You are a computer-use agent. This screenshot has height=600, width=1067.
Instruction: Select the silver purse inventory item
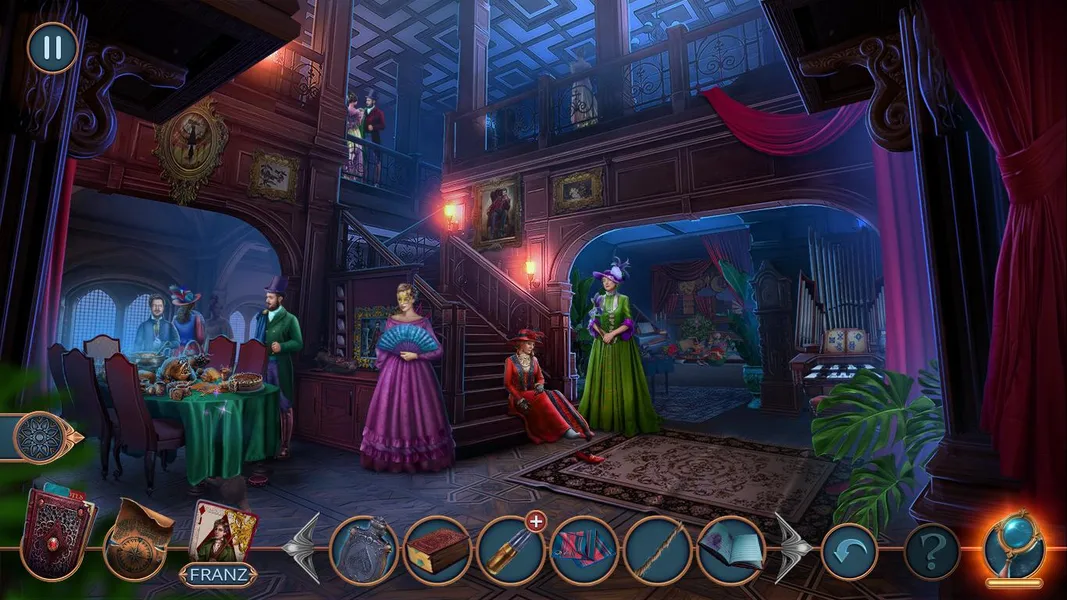[x=364, y=550]
